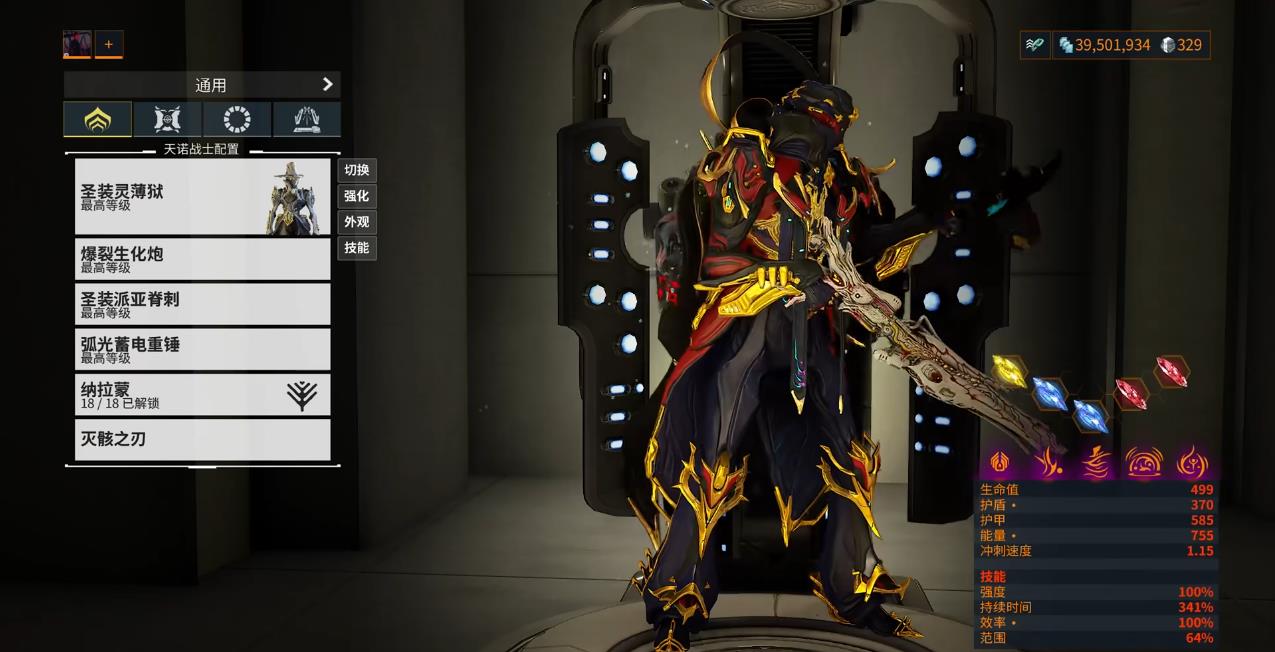Open the segmented ring gear wheel tab
Screen dimensions: 1275x652
coord(237,120)
